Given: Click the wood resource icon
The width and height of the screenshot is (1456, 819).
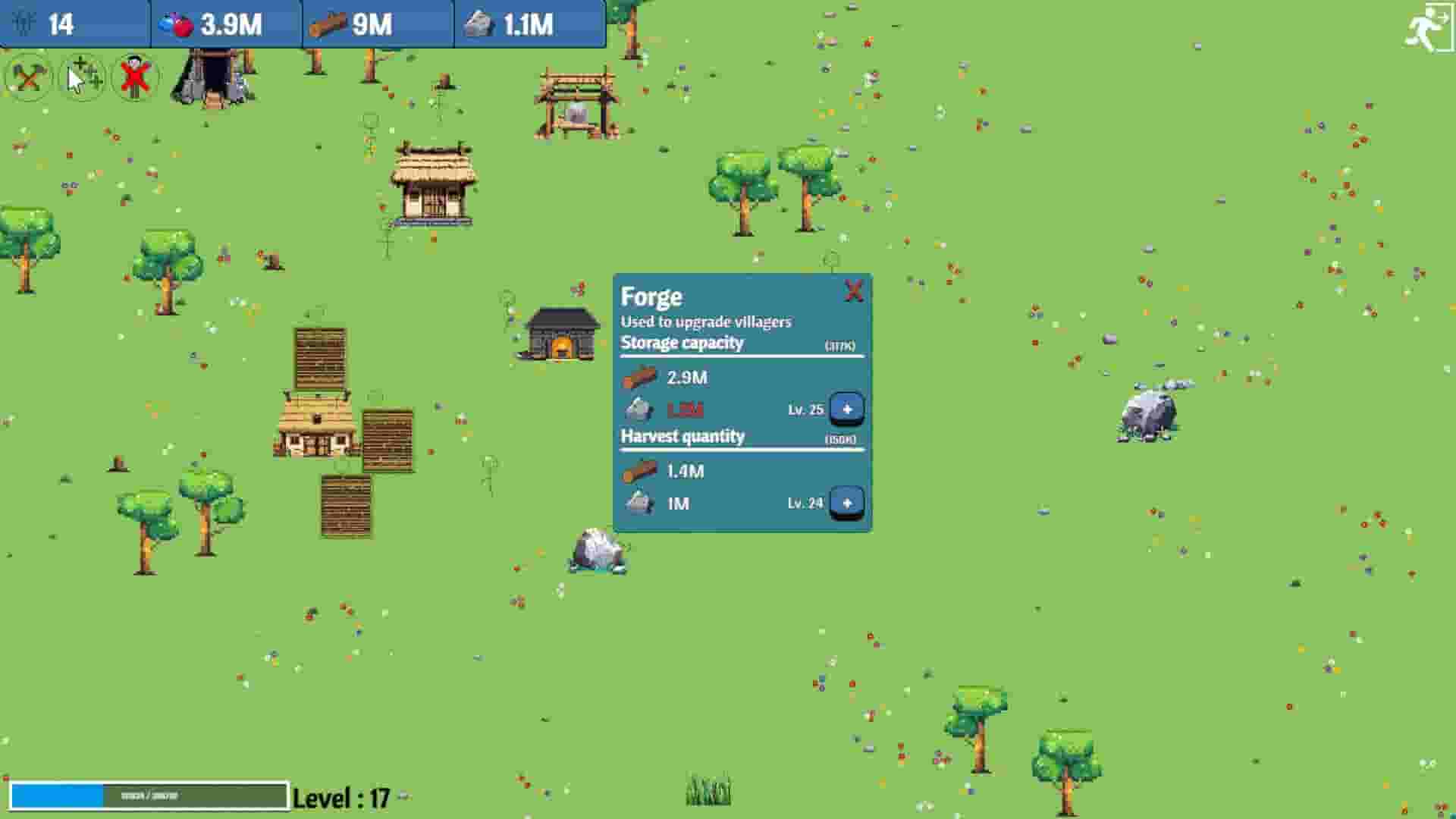Looking at the screenshot, I should pyautogui.click(x=328, y=24).
